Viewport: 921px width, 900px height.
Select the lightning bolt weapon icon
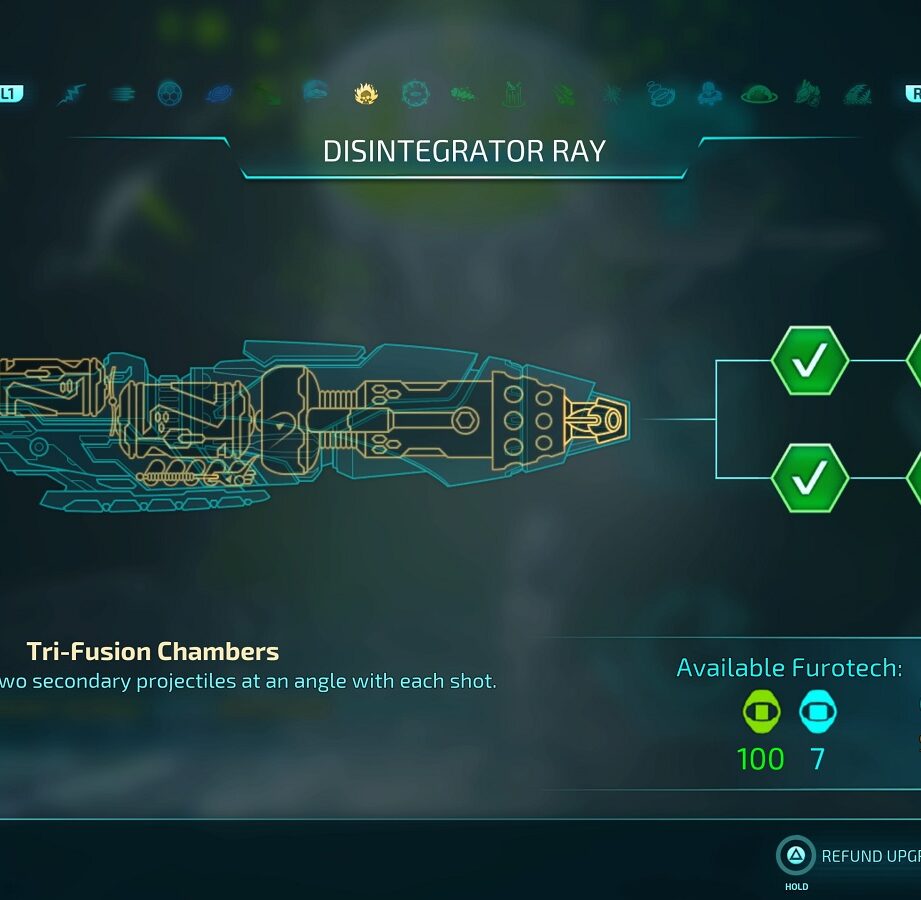coord(71,94)
